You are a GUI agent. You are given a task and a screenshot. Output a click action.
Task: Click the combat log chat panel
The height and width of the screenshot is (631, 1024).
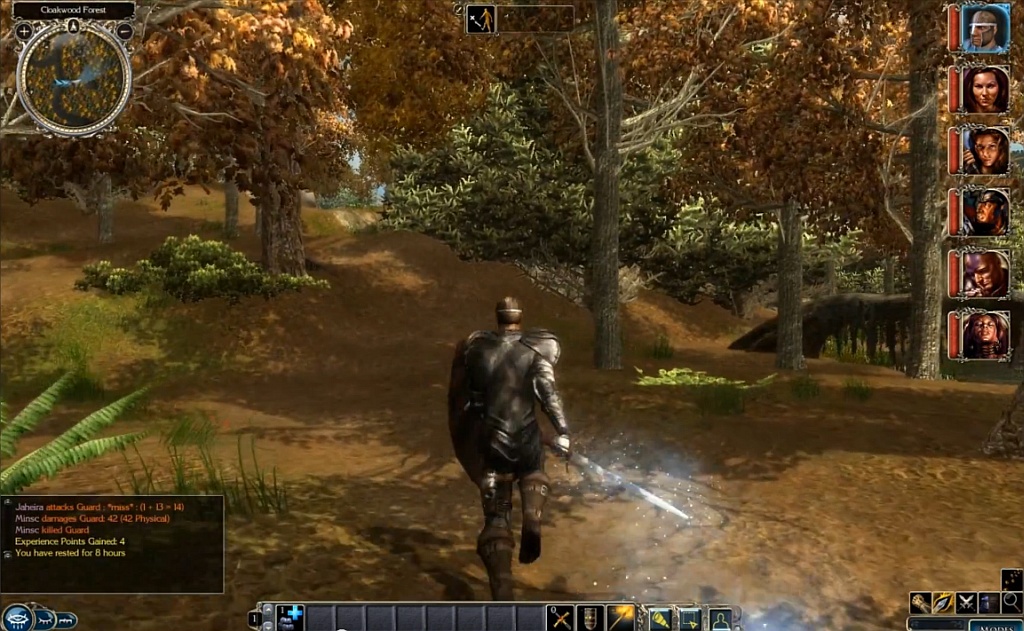(x=112, y=545)
